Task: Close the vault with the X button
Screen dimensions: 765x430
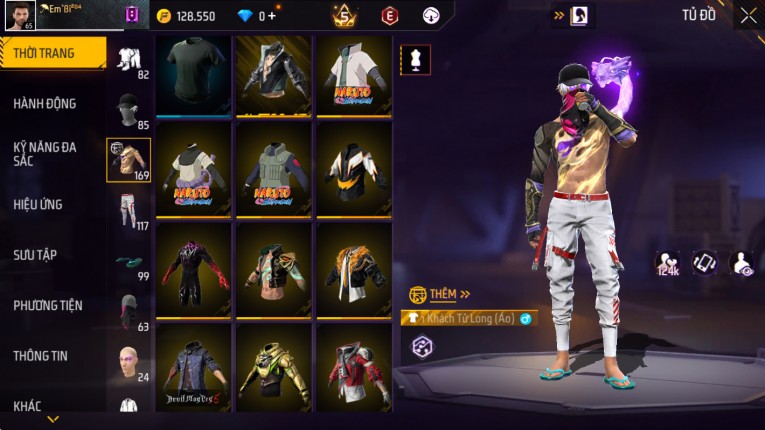Action: tap(748, 15)
